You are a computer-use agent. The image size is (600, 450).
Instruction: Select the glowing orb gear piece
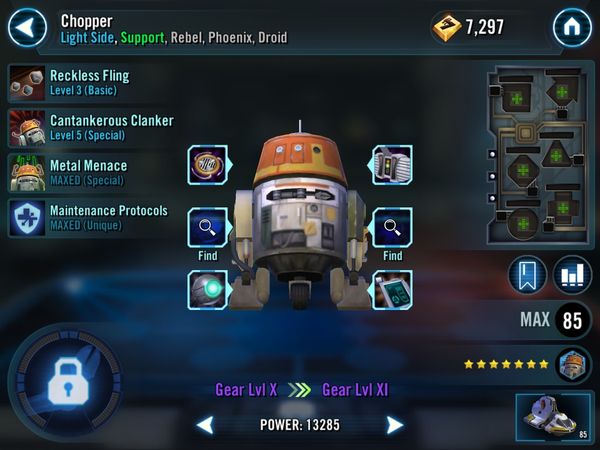tap(208, 289)
